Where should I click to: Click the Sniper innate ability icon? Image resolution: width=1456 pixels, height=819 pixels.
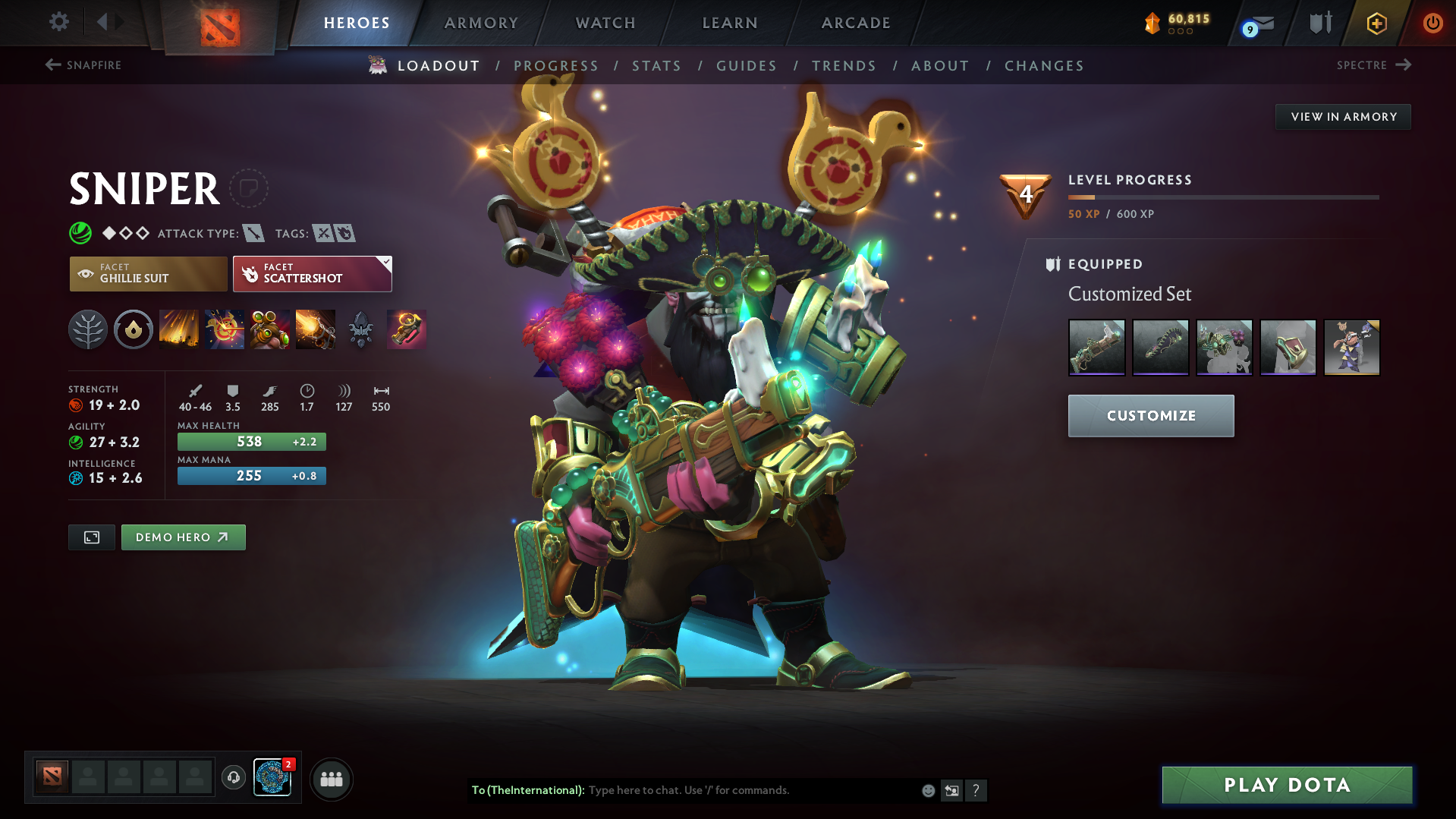[x=134, y=329]
